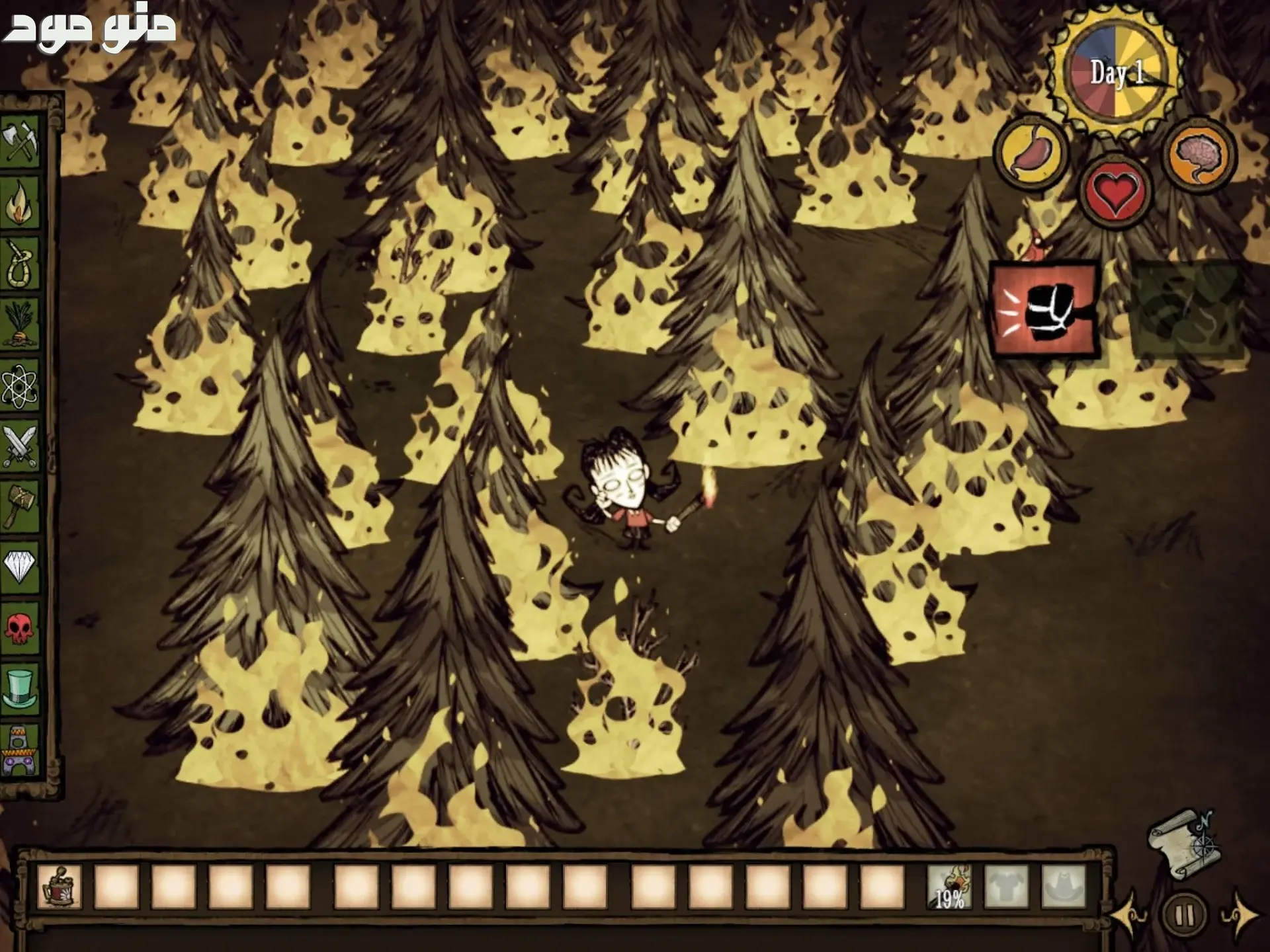Select the equipped torch at 19%
1270x952 pixels.
pos(950,887)
